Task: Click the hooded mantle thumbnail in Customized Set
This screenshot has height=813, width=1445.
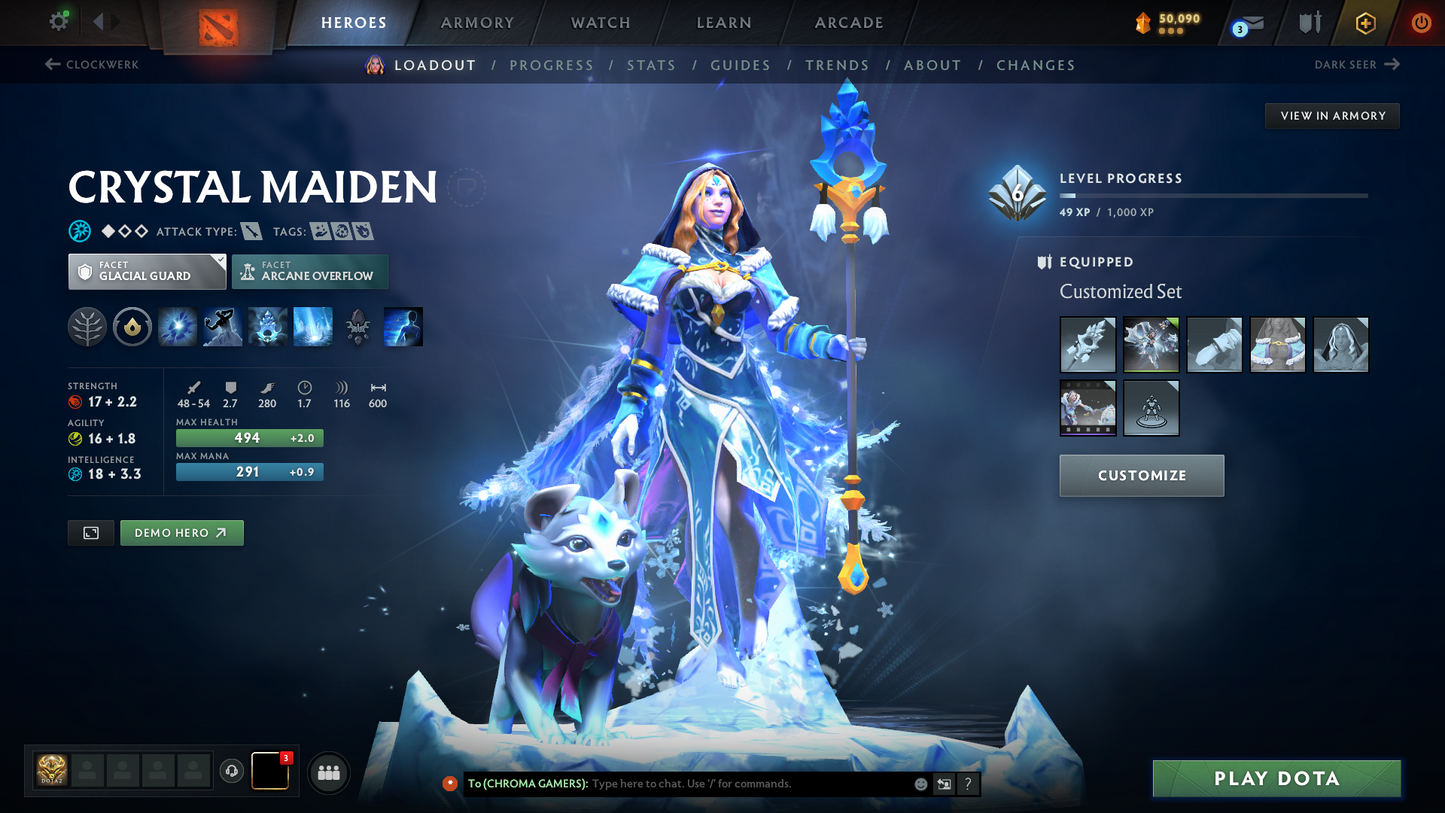Action: click(1340, 344)
